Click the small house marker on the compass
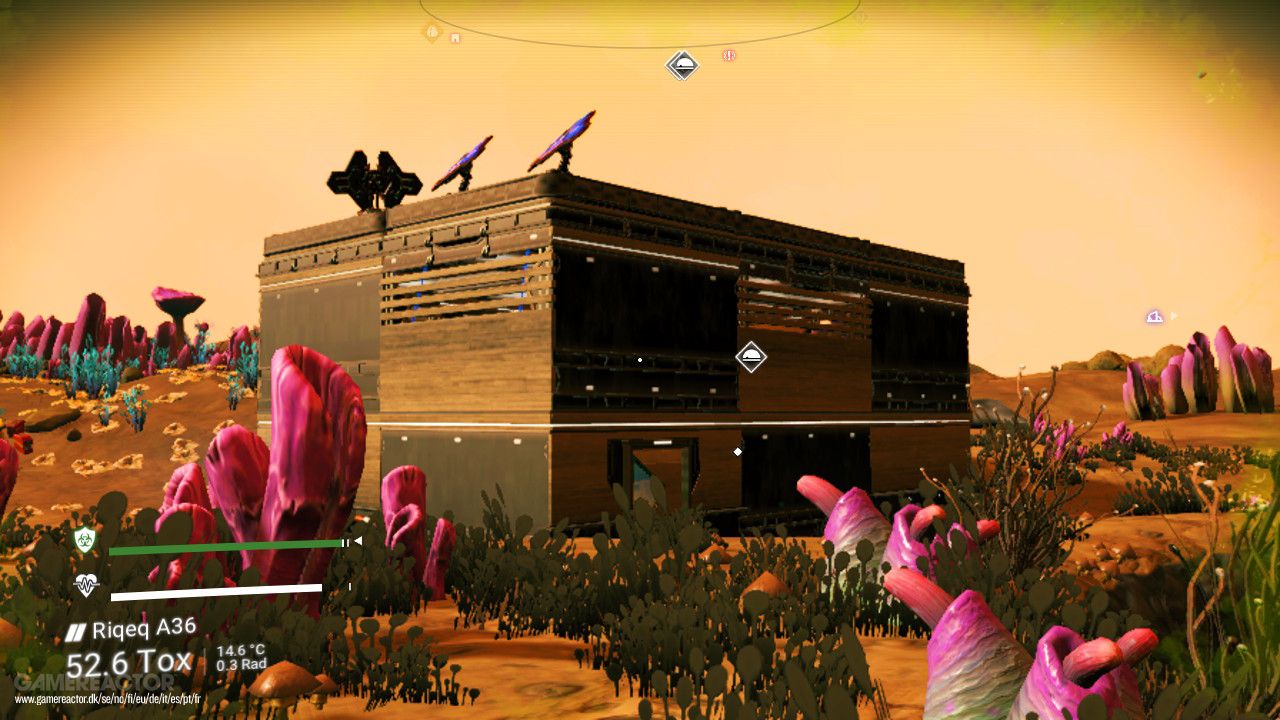The image size is (1280, 720). pos(455,38)
